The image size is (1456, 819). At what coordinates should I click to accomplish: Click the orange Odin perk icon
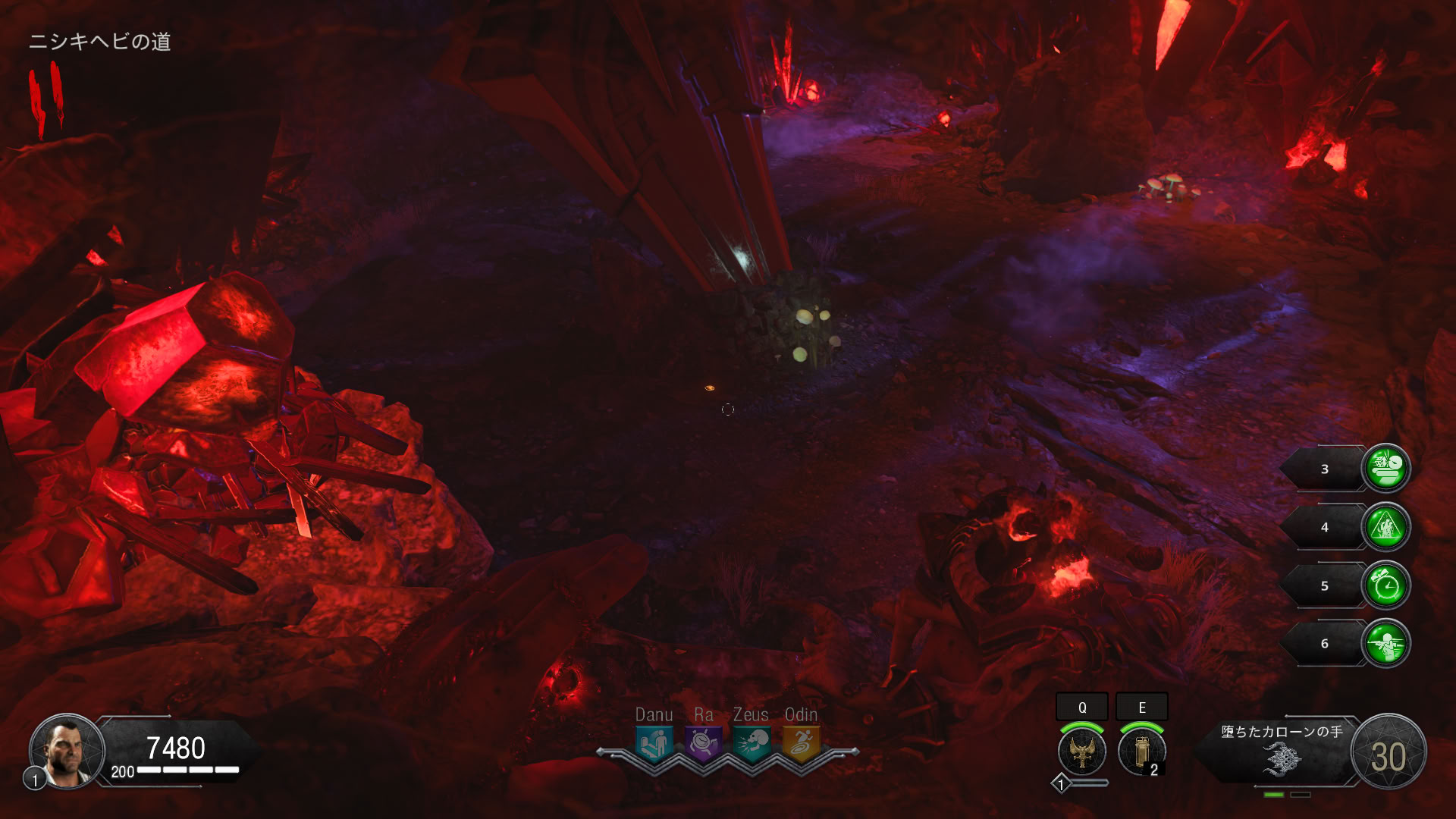[x=801, y=742]
